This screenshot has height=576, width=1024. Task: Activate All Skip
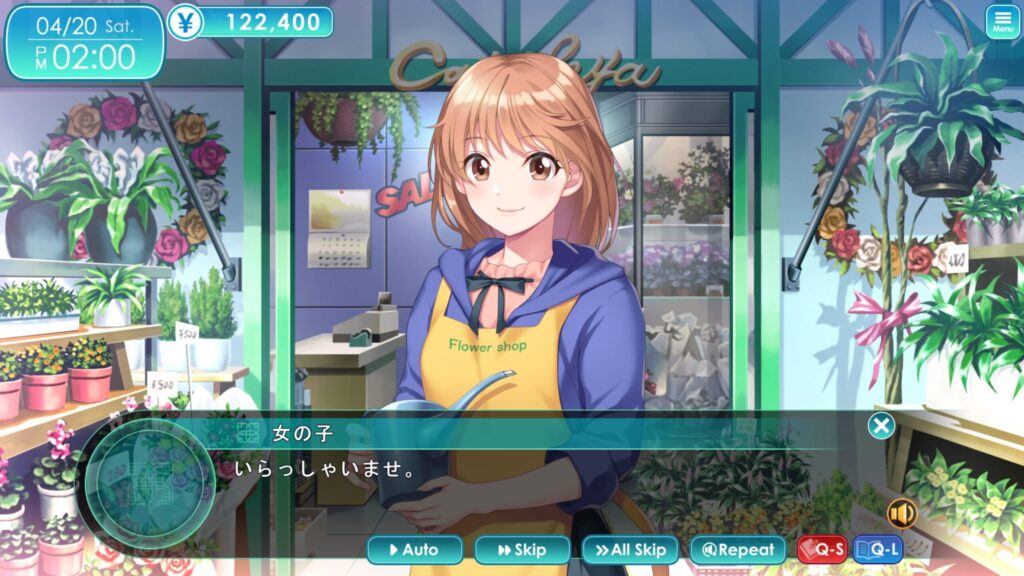630,550
